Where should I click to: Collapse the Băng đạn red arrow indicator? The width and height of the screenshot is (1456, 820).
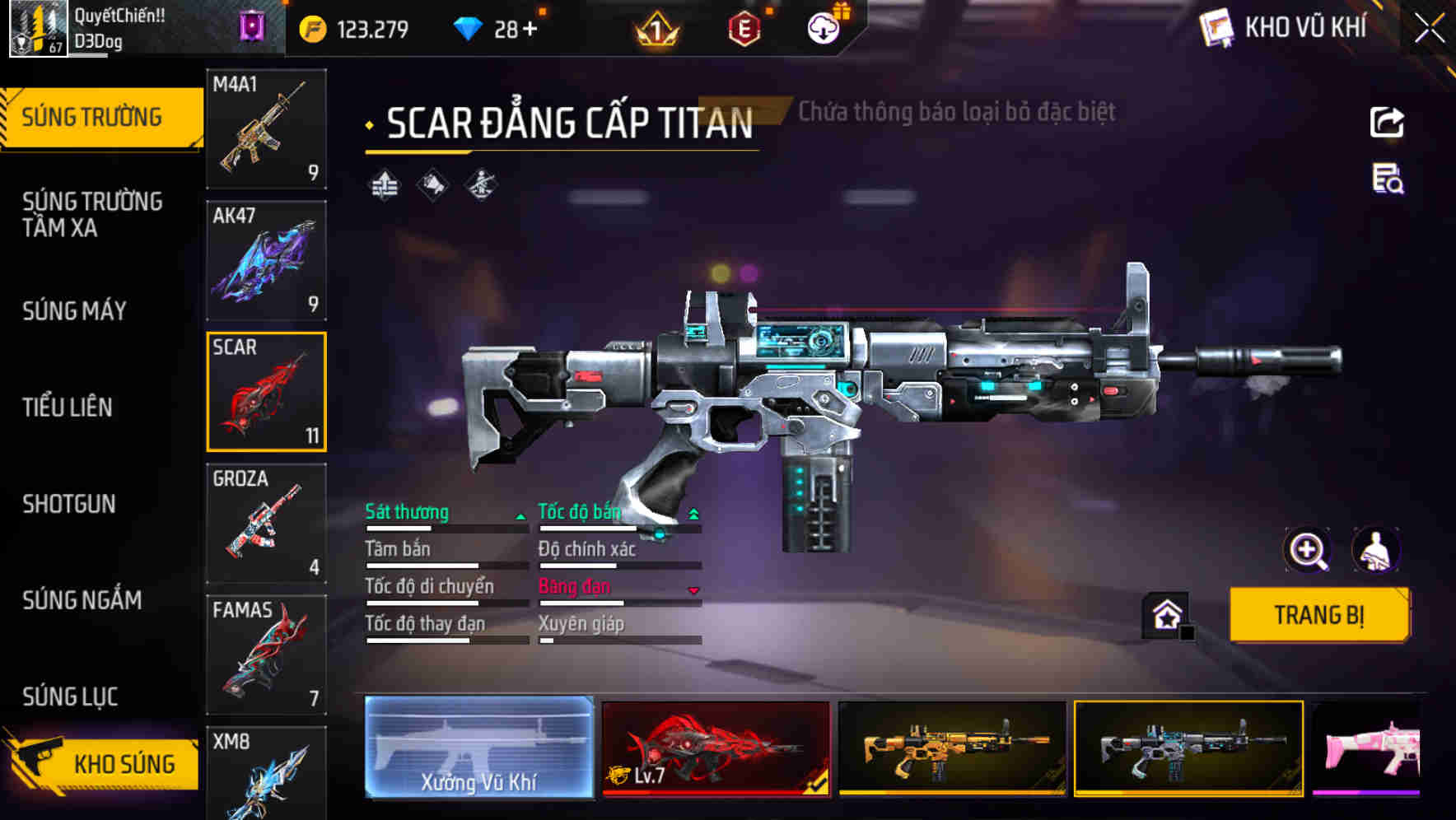[x=693, y=589]
